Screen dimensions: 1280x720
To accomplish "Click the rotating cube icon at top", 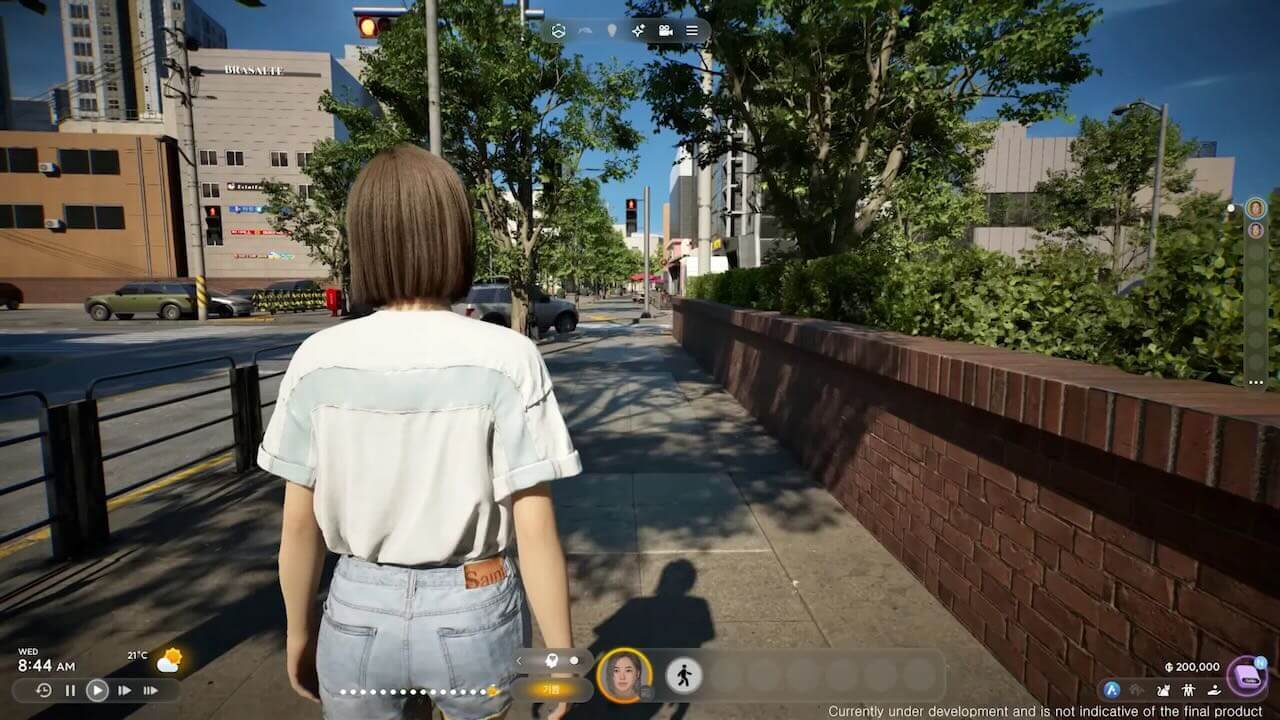I will tap(558, 31).
